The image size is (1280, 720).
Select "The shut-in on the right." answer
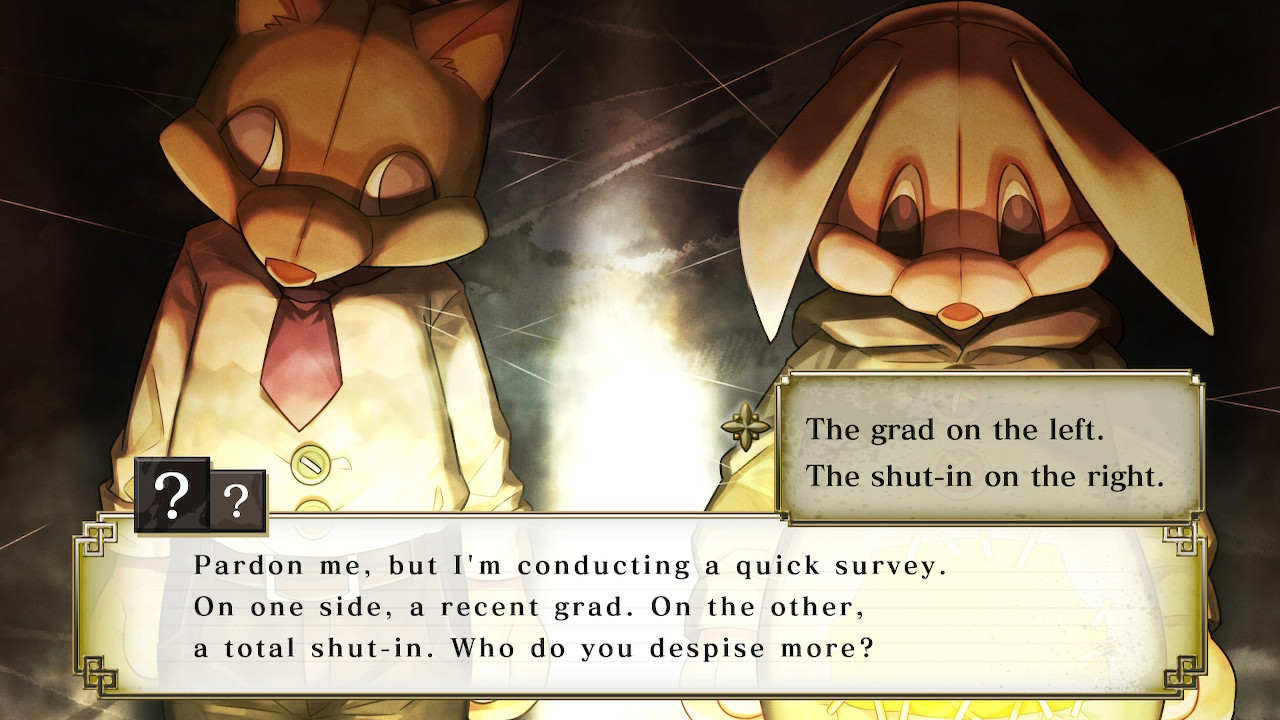click(x=985, y=476)
